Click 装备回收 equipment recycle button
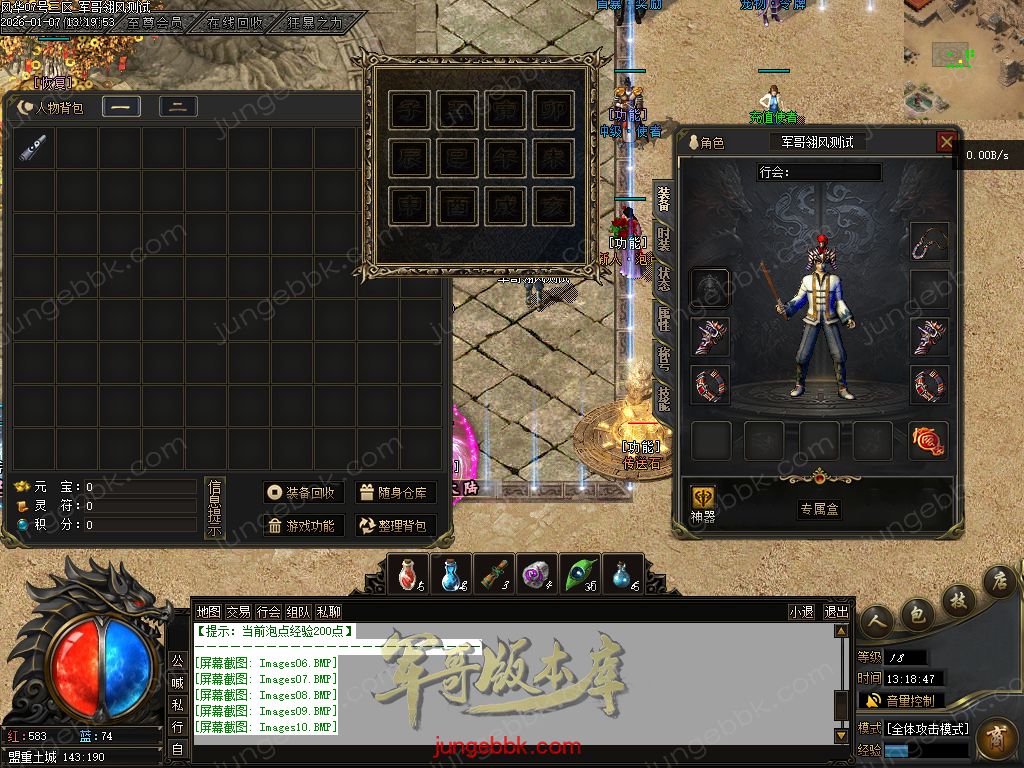Viewport: 1024px width, 768px height. point(304,493)
